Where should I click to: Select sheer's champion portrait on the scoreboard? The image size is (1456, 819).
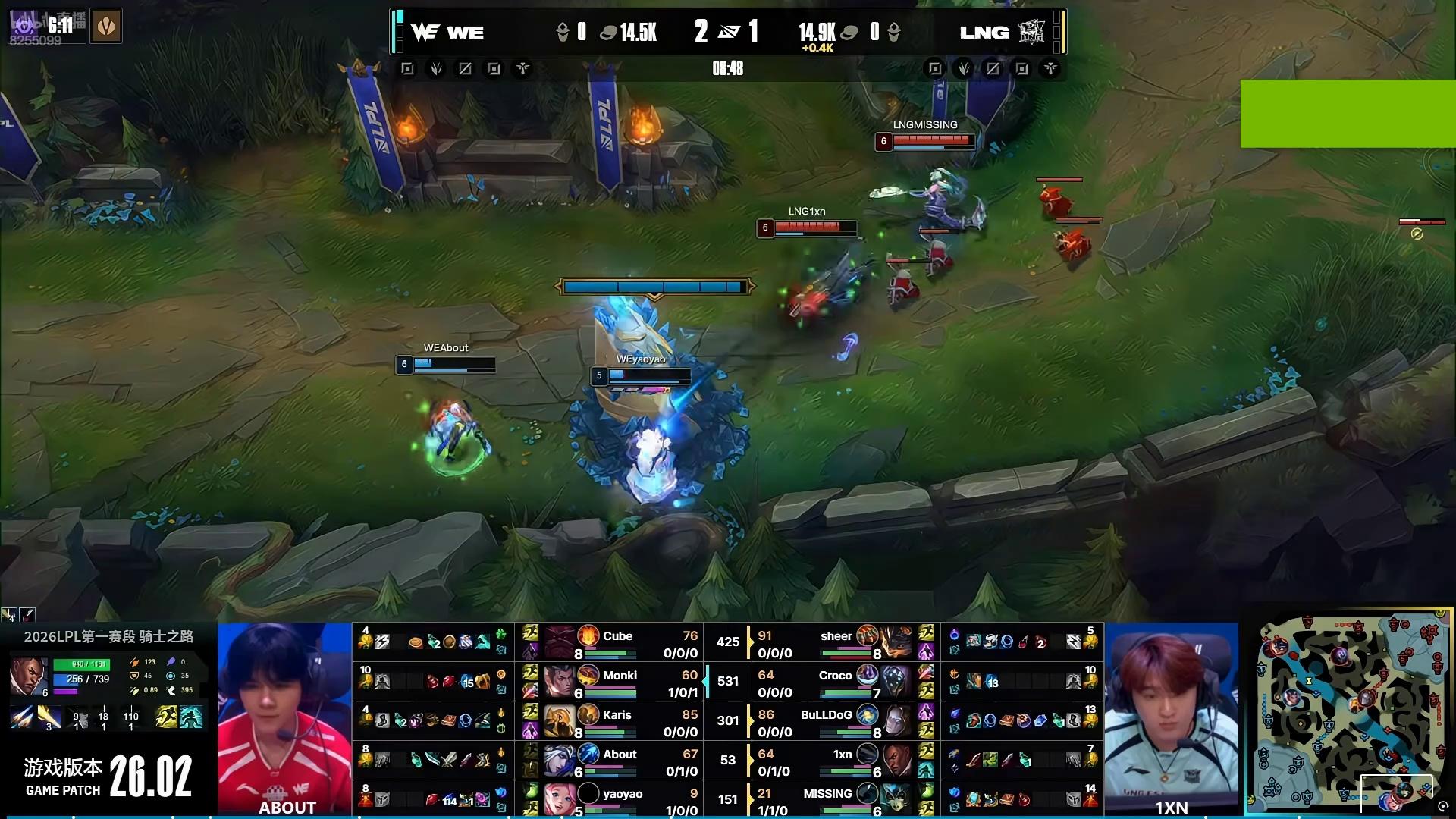[896, 642]
